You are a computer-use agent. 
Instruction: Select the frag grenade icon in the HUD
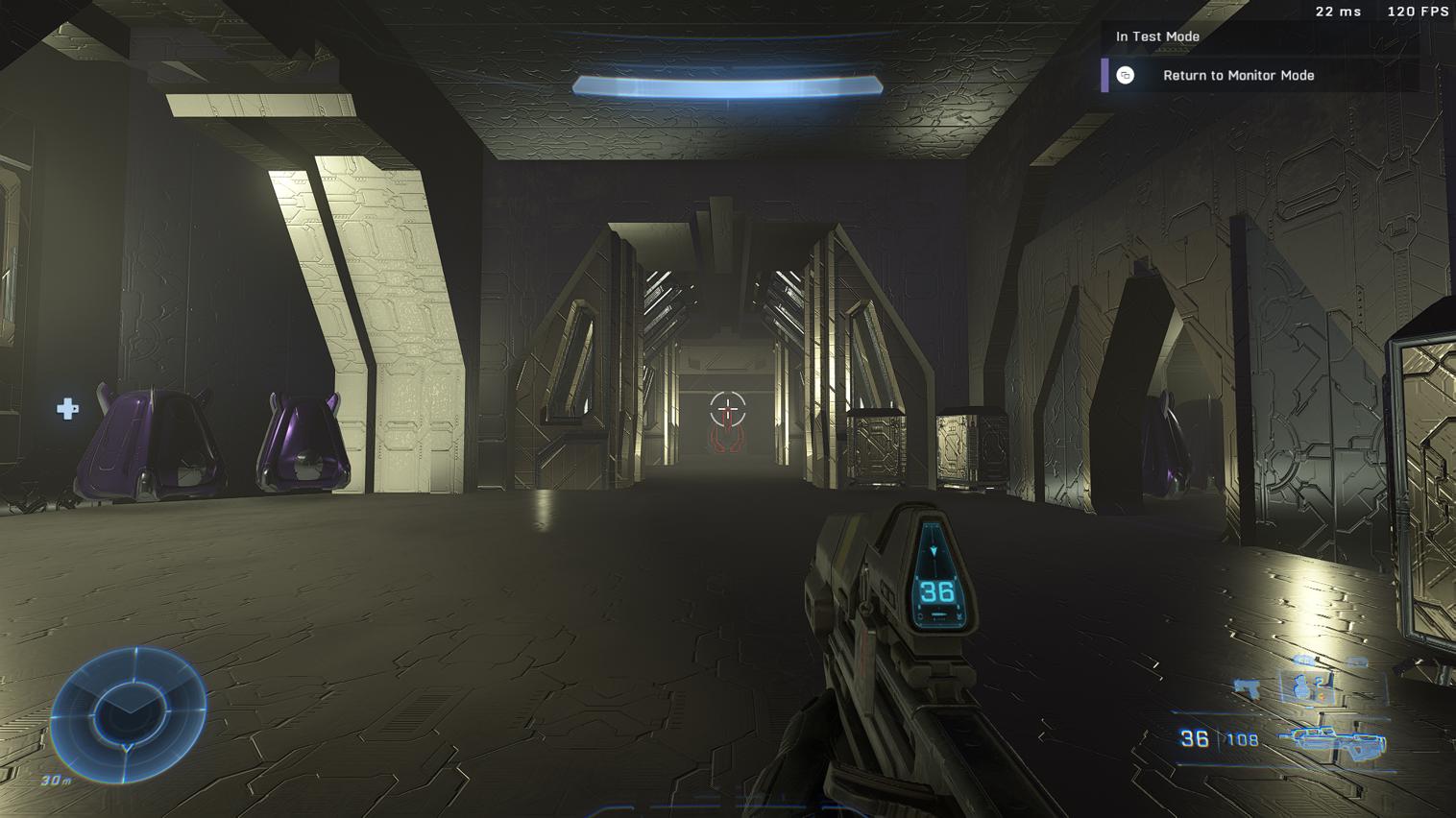click(1301, 687)
